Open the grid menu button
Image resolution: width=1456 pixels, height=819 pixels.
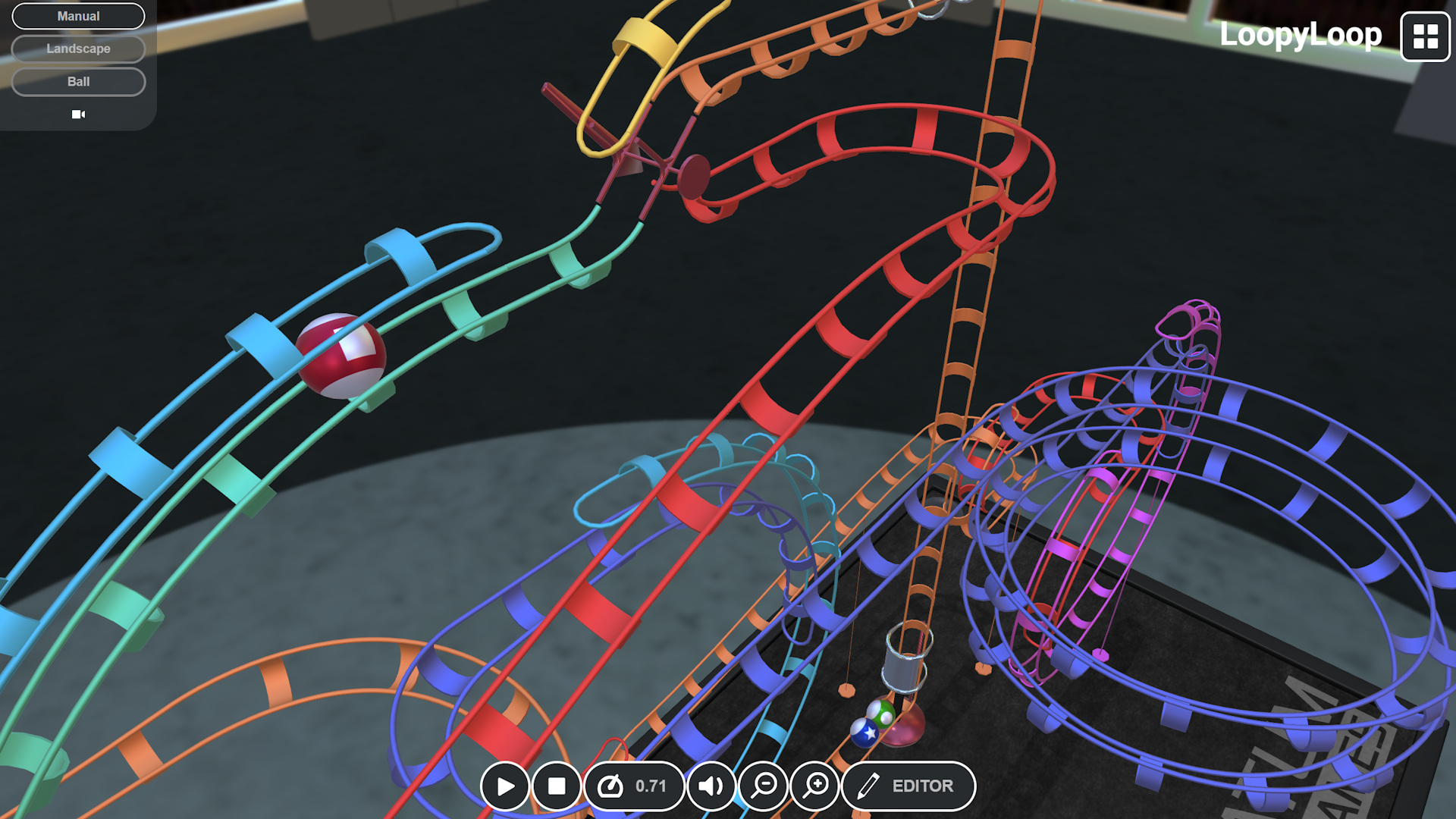click(x=1425, y=36)
